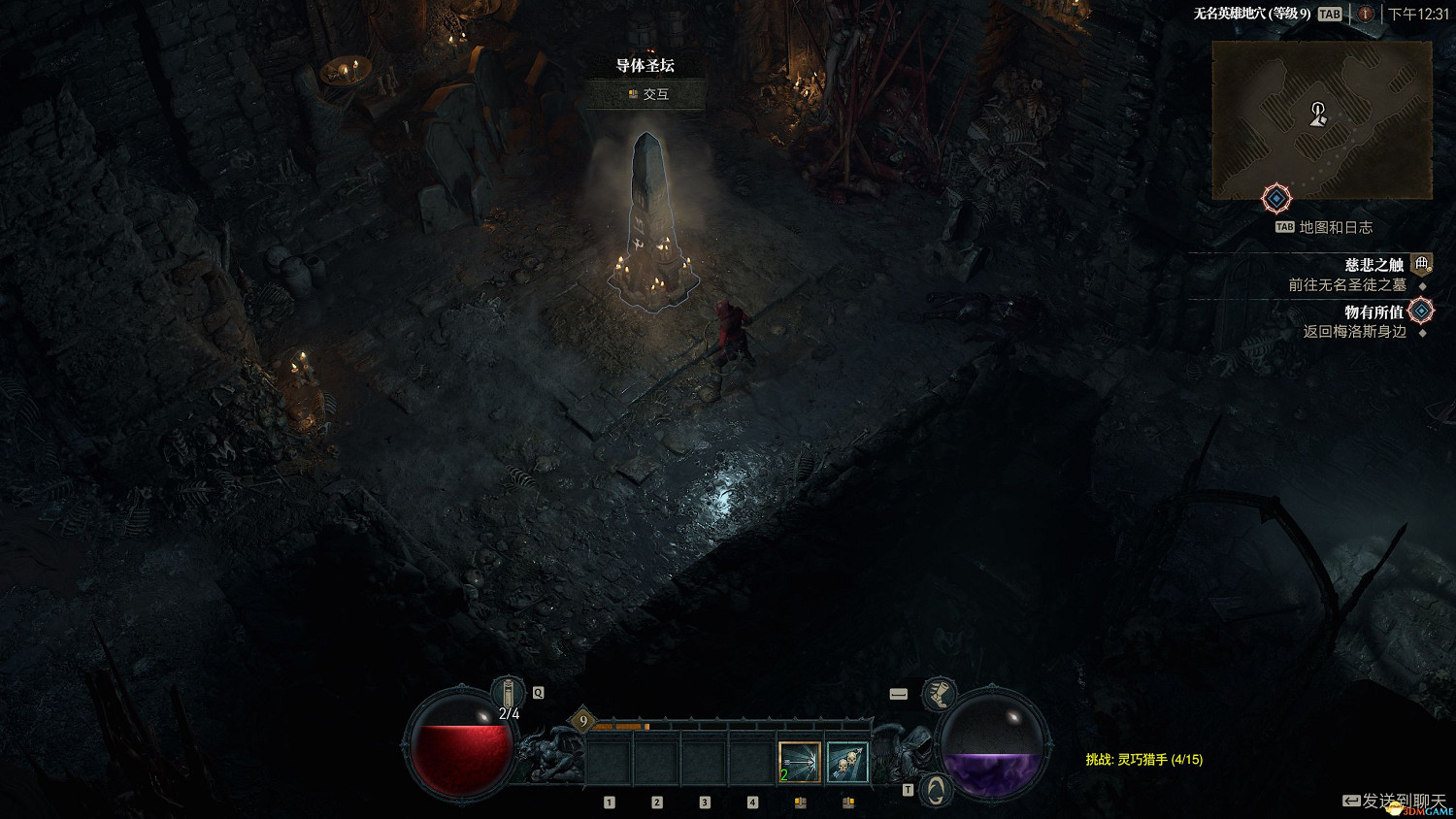
Task: Select the 慈悲之触 quest tracker entry
Action: [x=1373, y=265]
